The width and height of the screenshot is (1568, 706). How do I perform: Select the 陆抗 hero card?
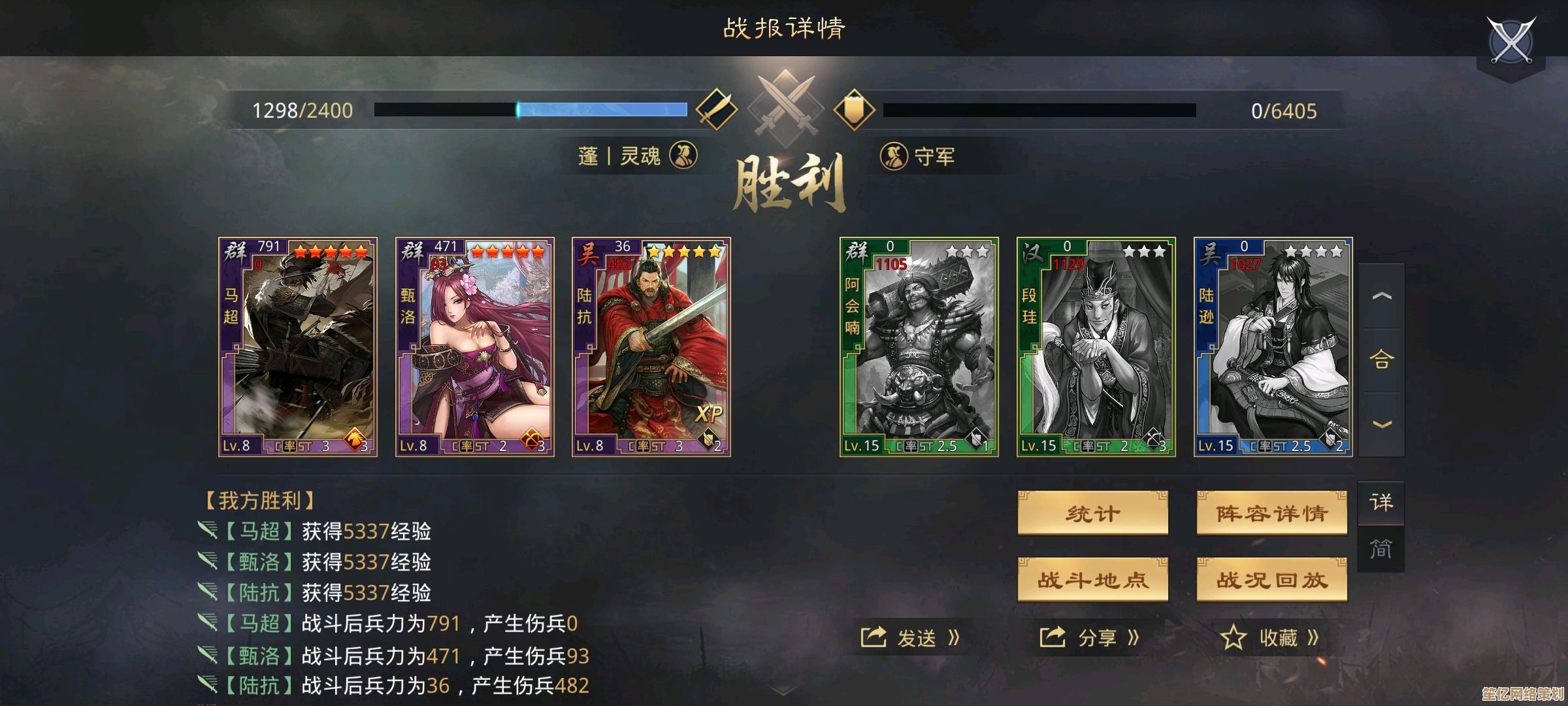pos(651,346)
